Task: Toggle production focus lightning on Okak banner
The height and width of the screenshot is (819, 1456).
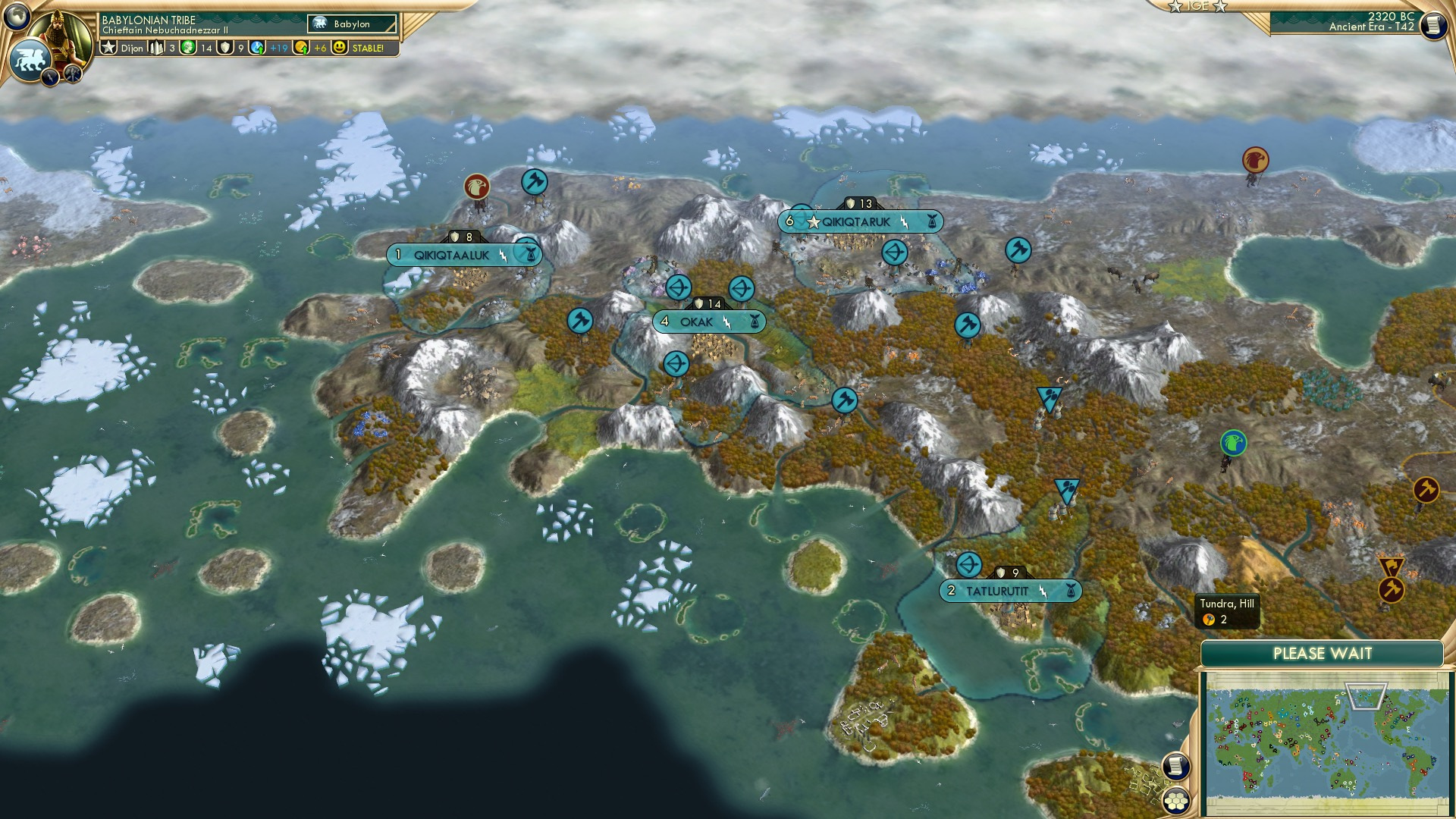Action: [x=726, y=322]
